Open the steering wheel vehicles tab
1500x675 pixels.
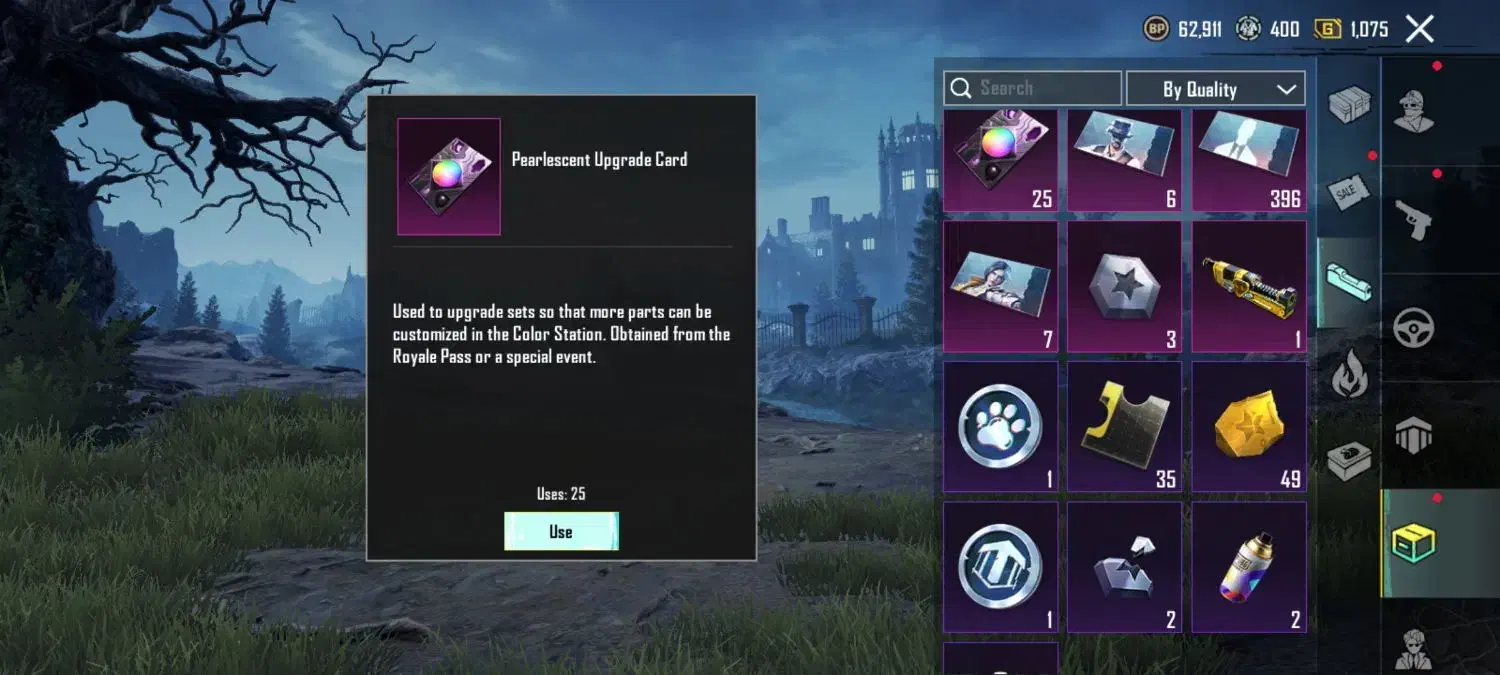1414,328
